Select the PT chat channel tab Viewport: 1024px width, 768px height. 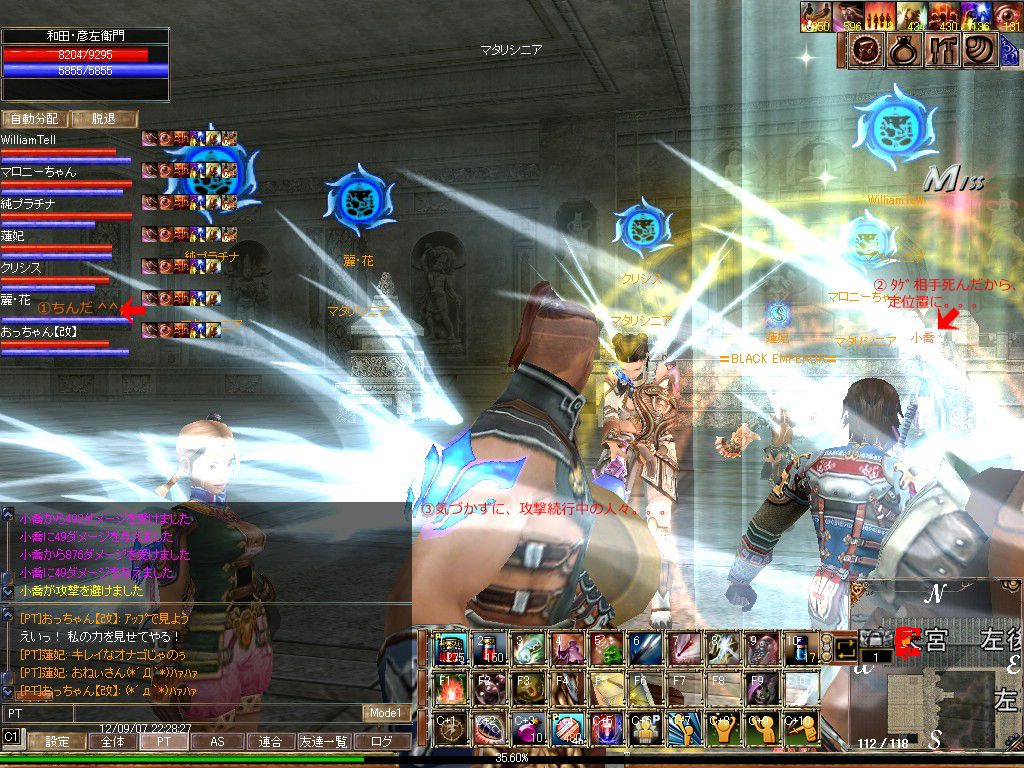click(x=163, y=742)
